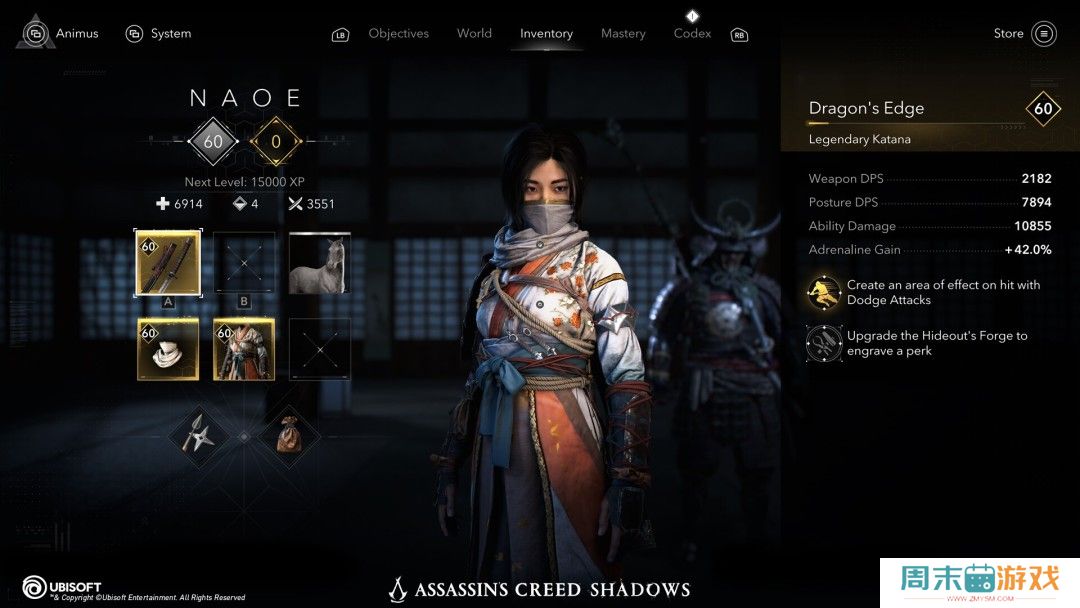Switch to the World tab

coord(474,33)
